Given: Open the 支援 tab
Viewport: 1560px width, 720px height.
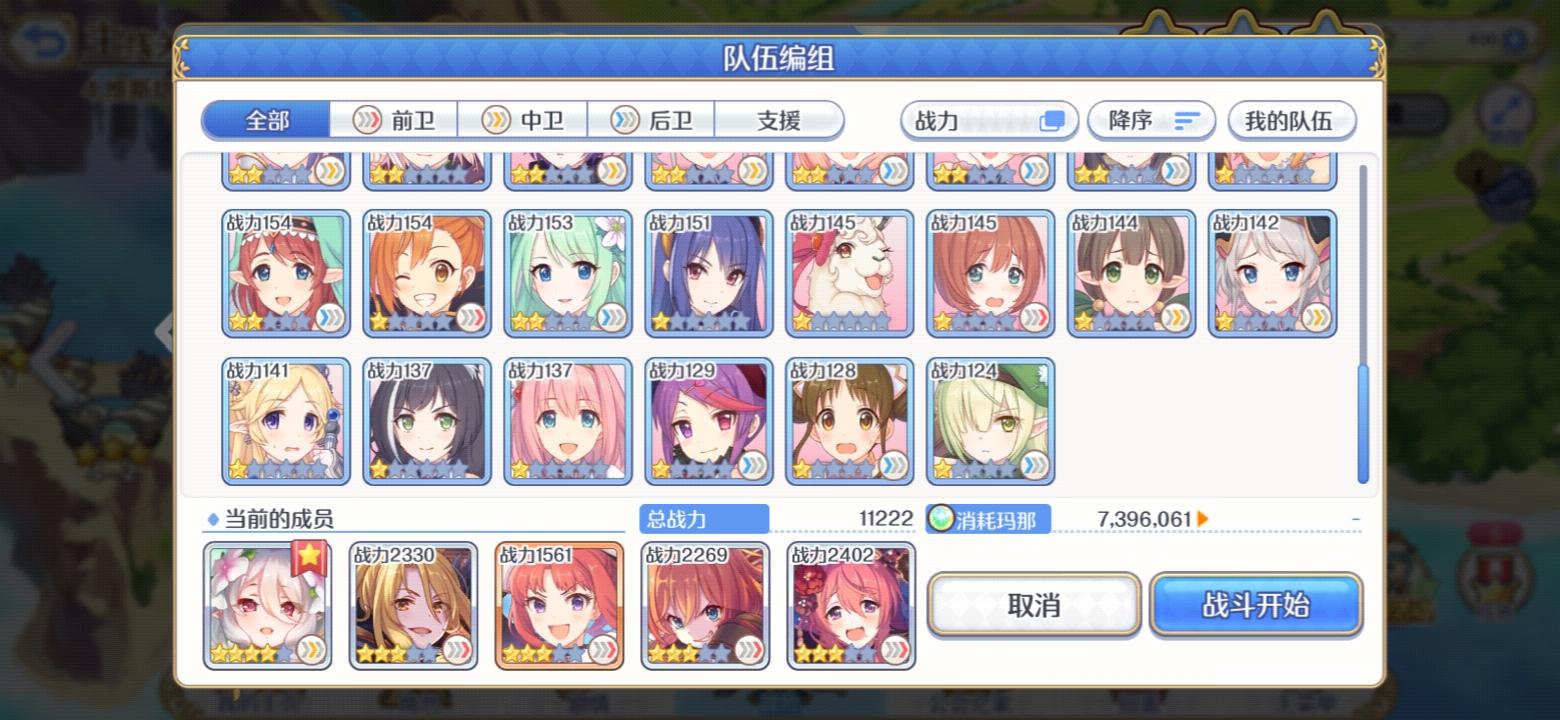Looking at the screenshot, I should 779,120.
